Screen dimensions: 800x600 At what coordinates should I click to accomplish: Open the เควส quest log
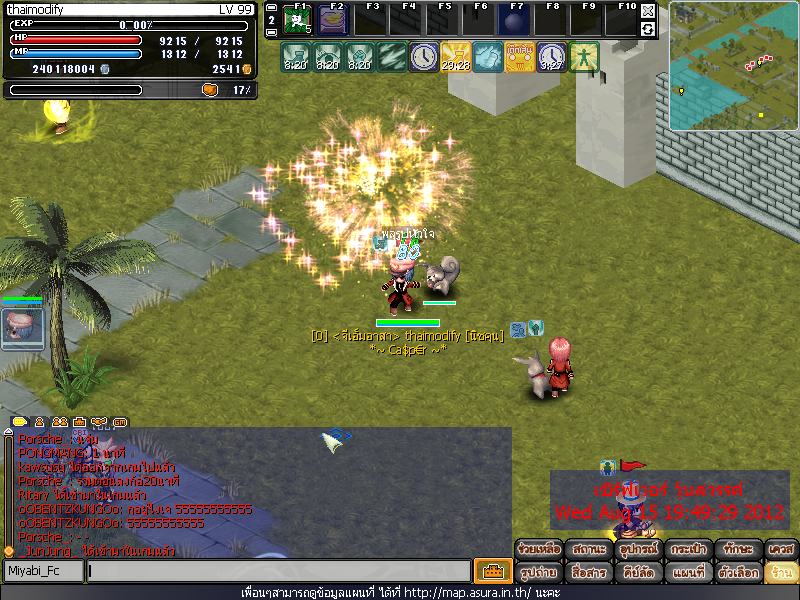(781, 549)
